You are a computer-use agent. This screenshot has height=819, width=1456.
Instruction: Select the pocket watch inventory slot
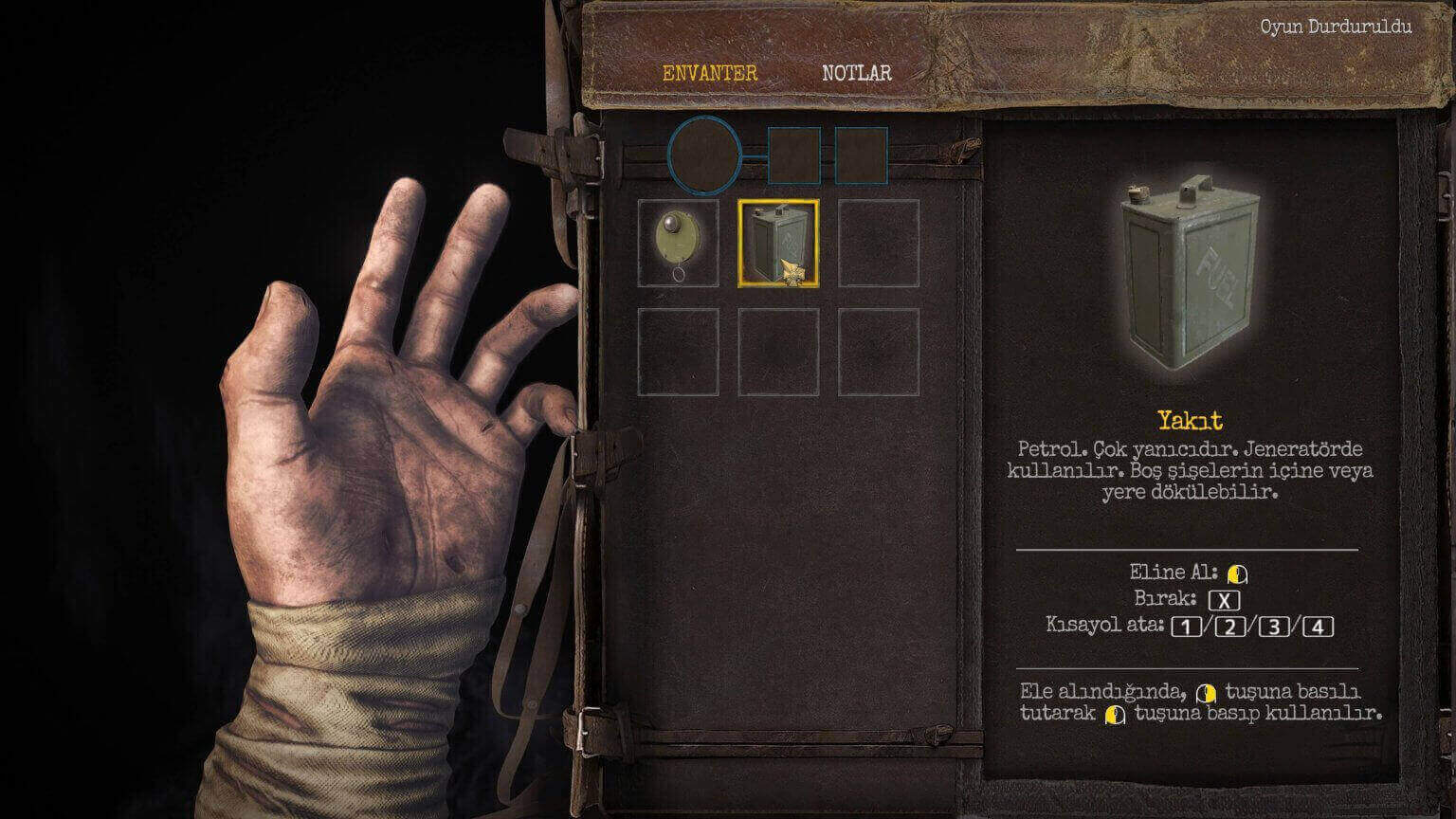click(678, 243)
